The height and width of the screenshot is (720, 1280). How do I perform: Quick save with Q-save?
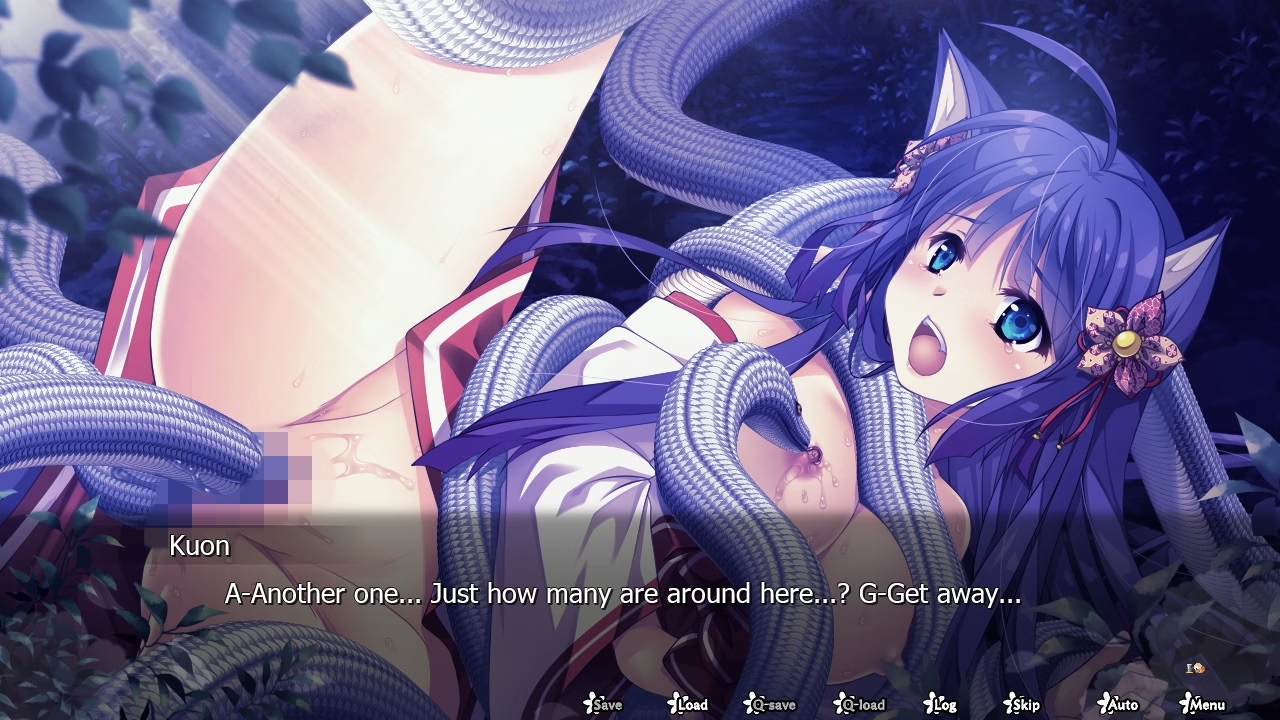(x=770, y=704)
